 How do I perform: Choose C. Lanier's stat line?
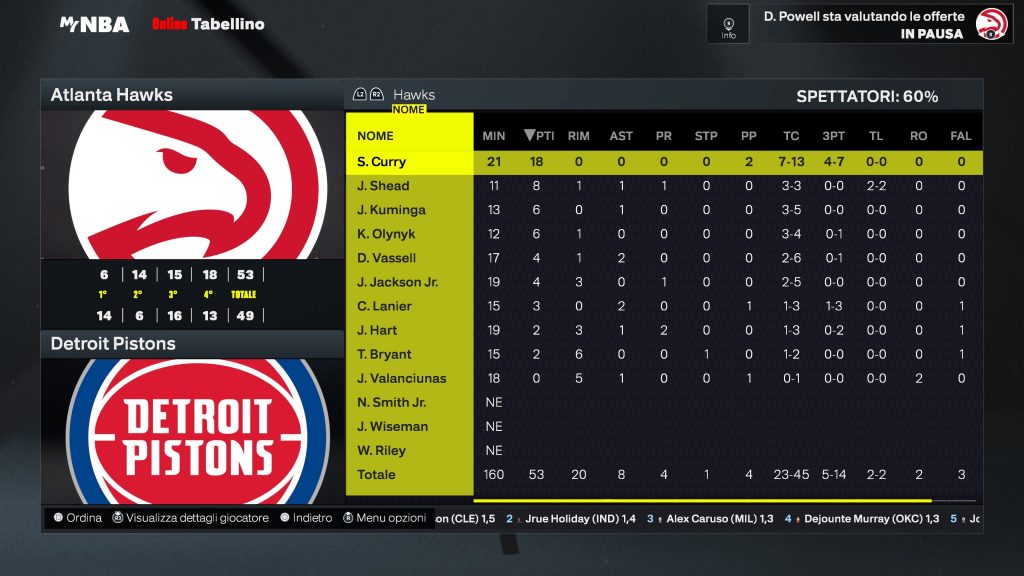tap(384, 306)
